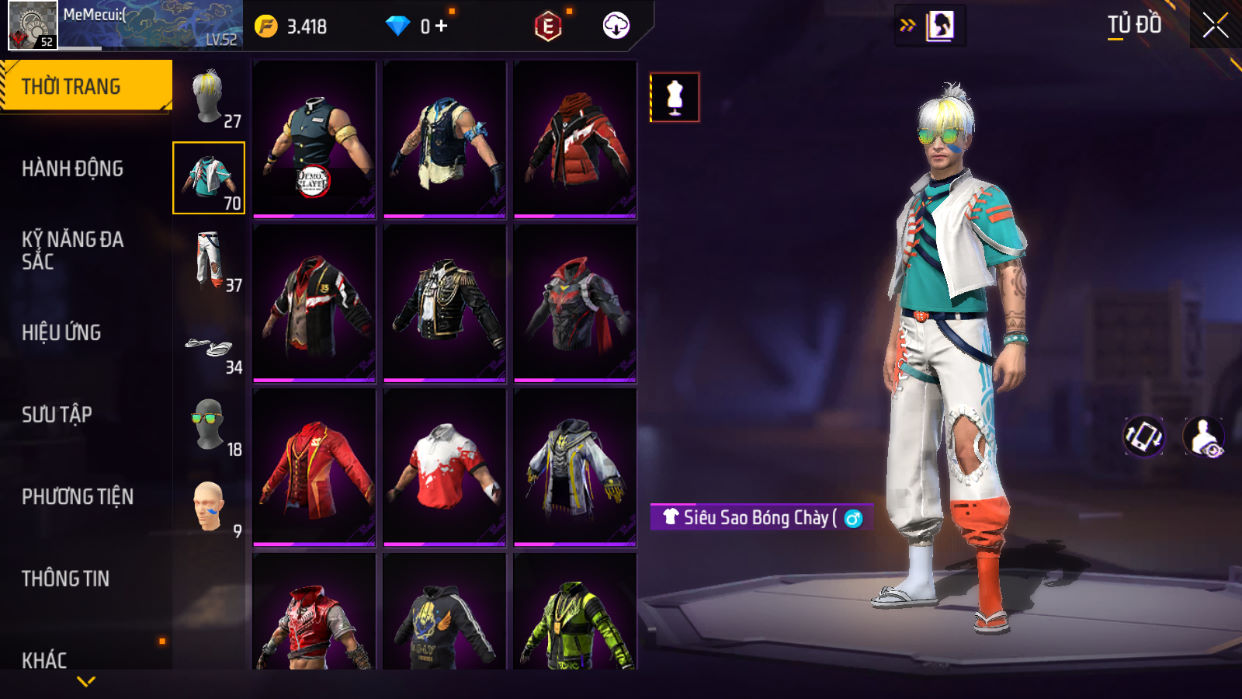Select the mask with green glasses subcategory
1242x699 pixels.
[209, 424]
